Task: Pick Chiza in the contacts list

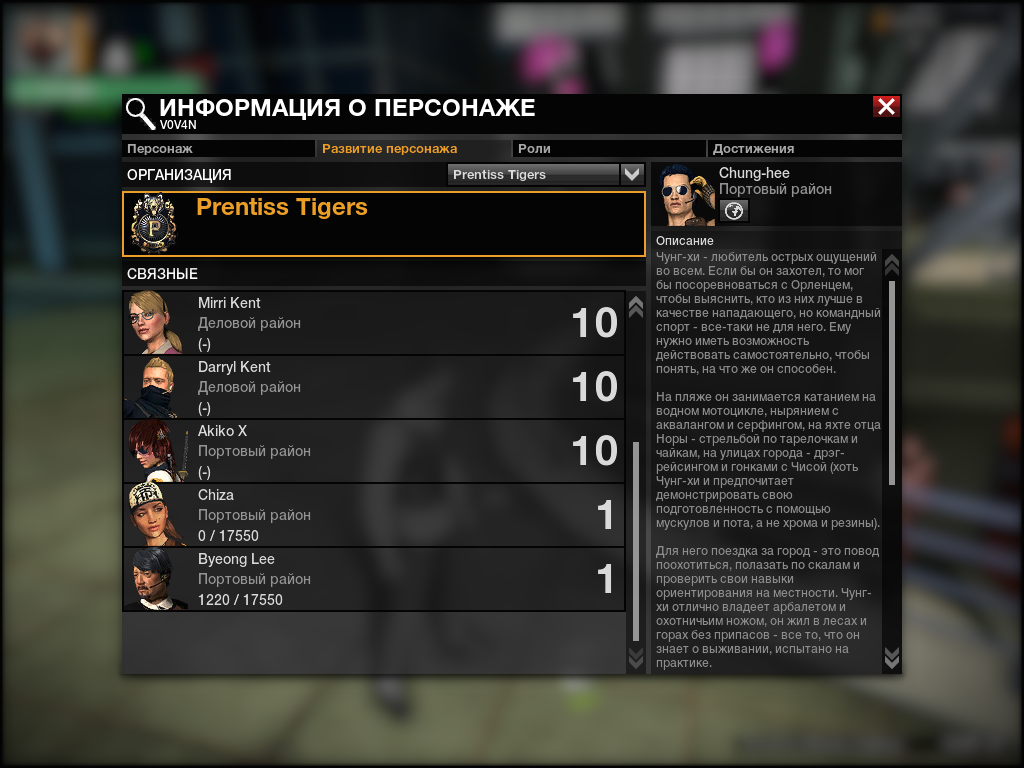Action: pos(374,515)
